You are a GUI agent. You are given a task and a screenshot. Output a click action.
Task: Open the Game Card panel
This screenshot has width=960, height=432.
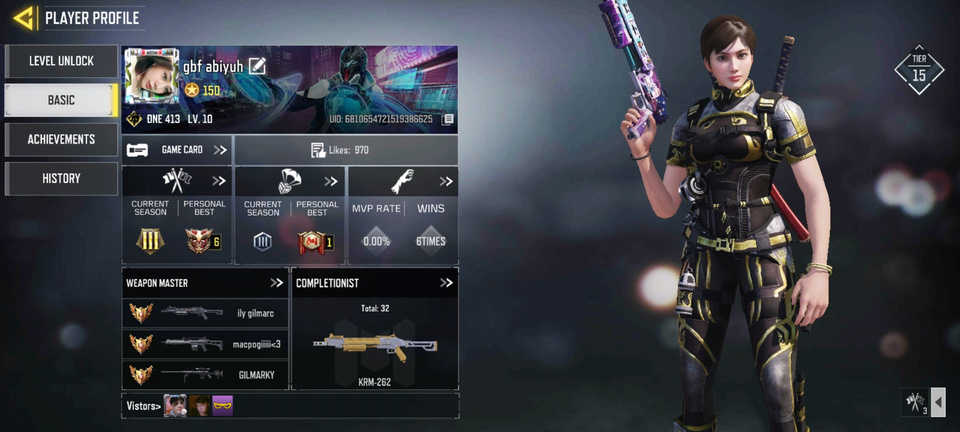coord(177,150)
